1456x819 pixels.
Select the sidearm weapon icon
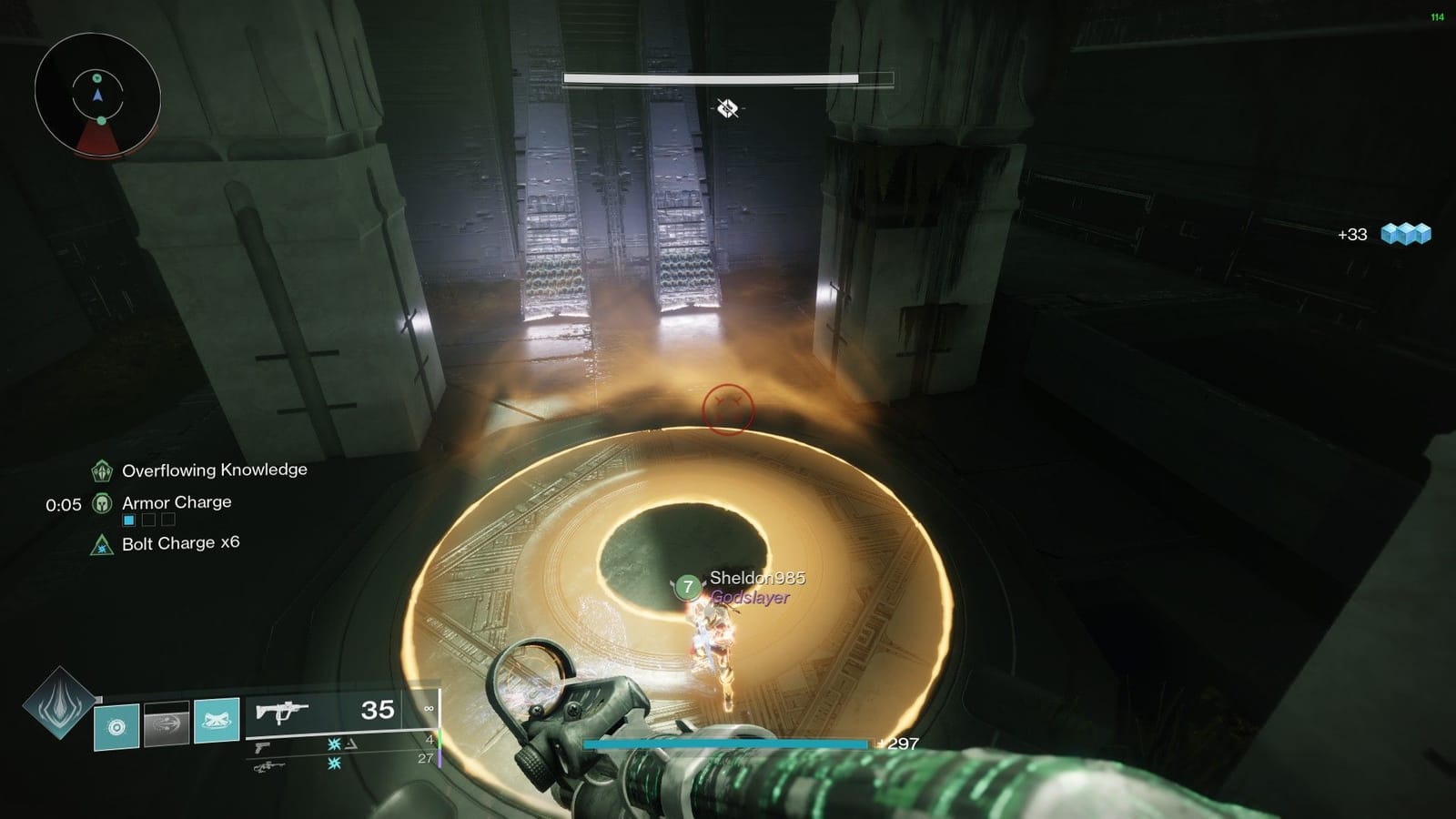266,745
